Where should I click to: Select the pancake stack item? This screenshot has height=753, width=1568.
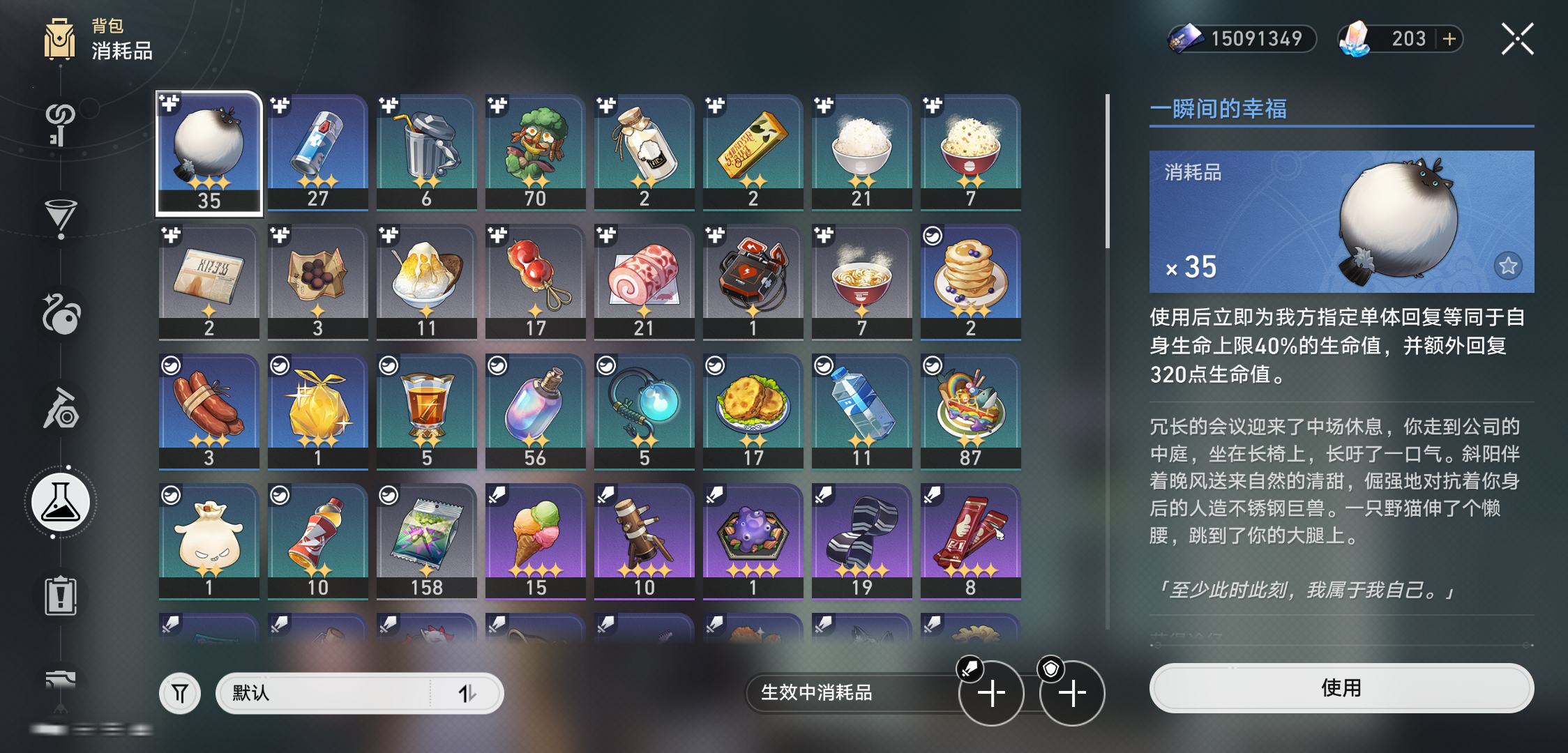coord(970,282)
